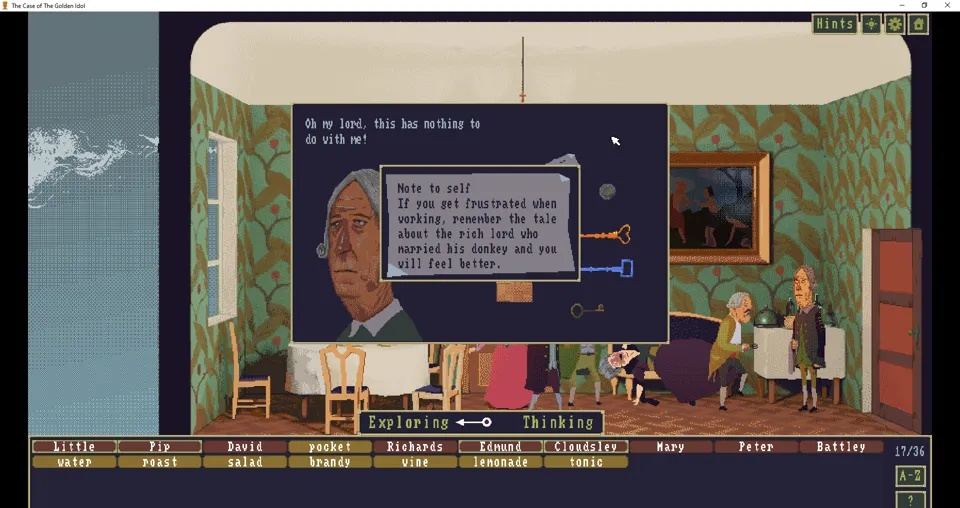
Task: Select the "tonic" word tile
Action: (x=586, y=462)
